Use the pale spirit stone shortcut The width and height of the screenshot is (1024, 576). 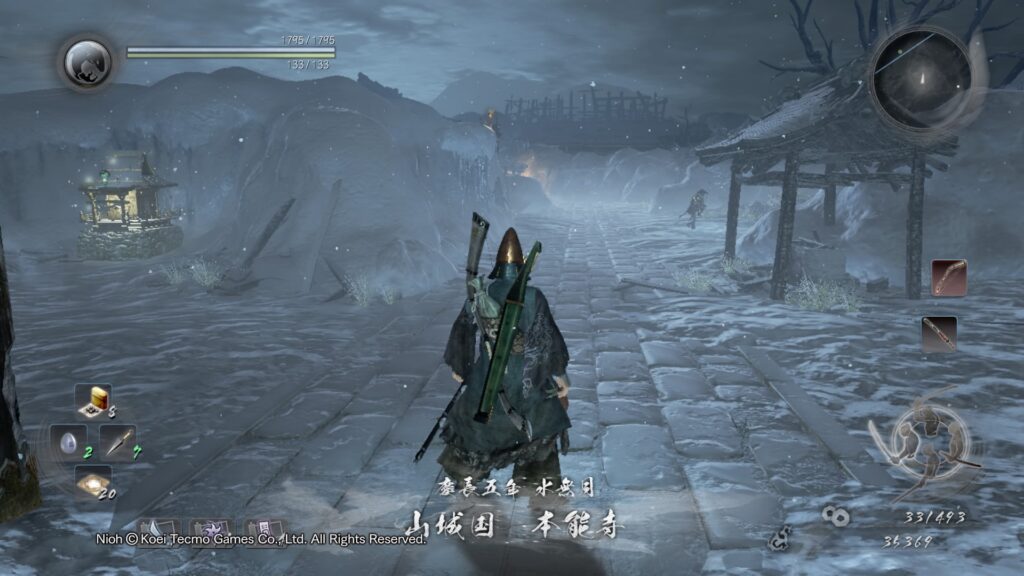(x=68, y=441)
